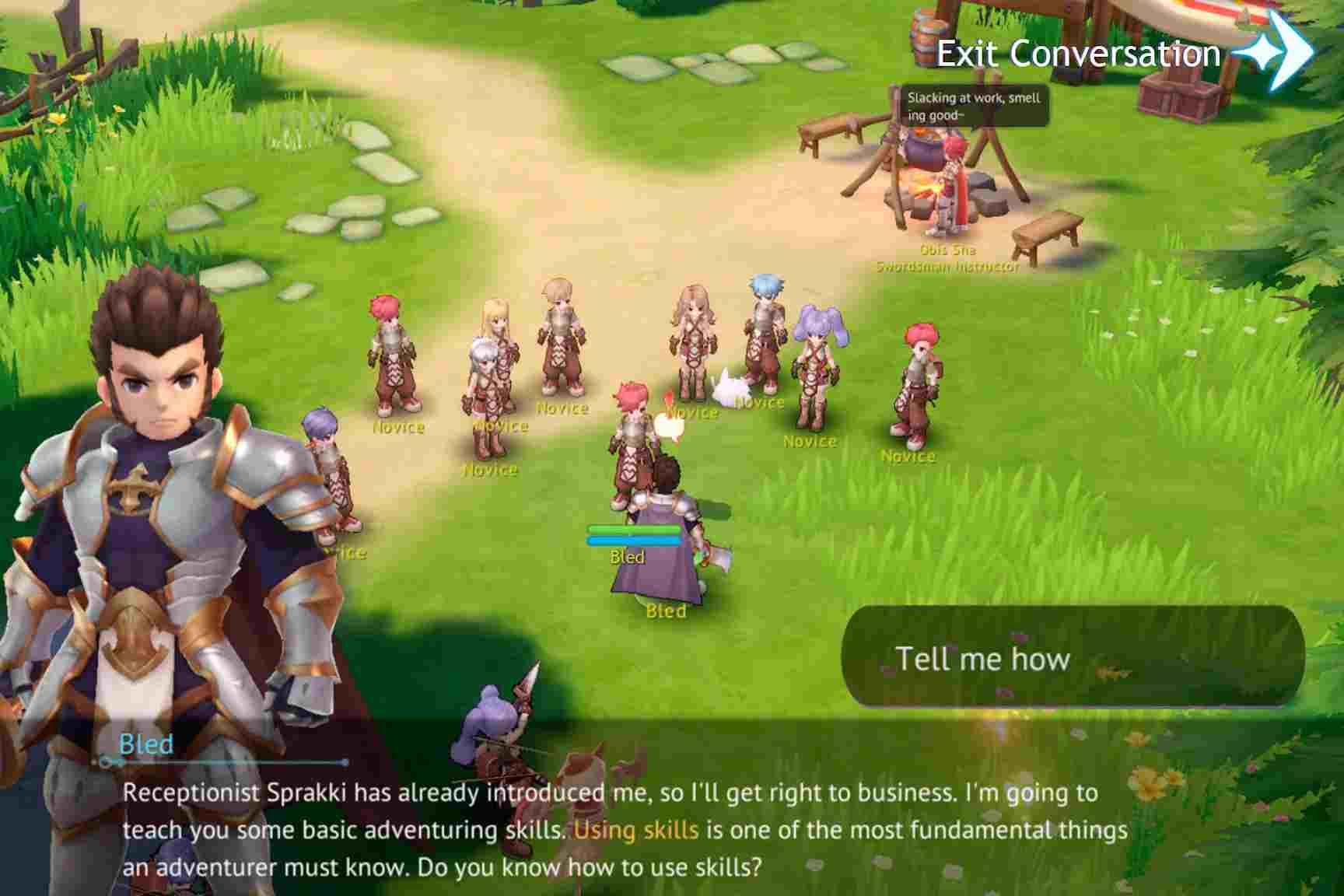Click the highlighted "Using skills" text
The height and width of the screenshot is (896, 1344).
tap(634, 832)
